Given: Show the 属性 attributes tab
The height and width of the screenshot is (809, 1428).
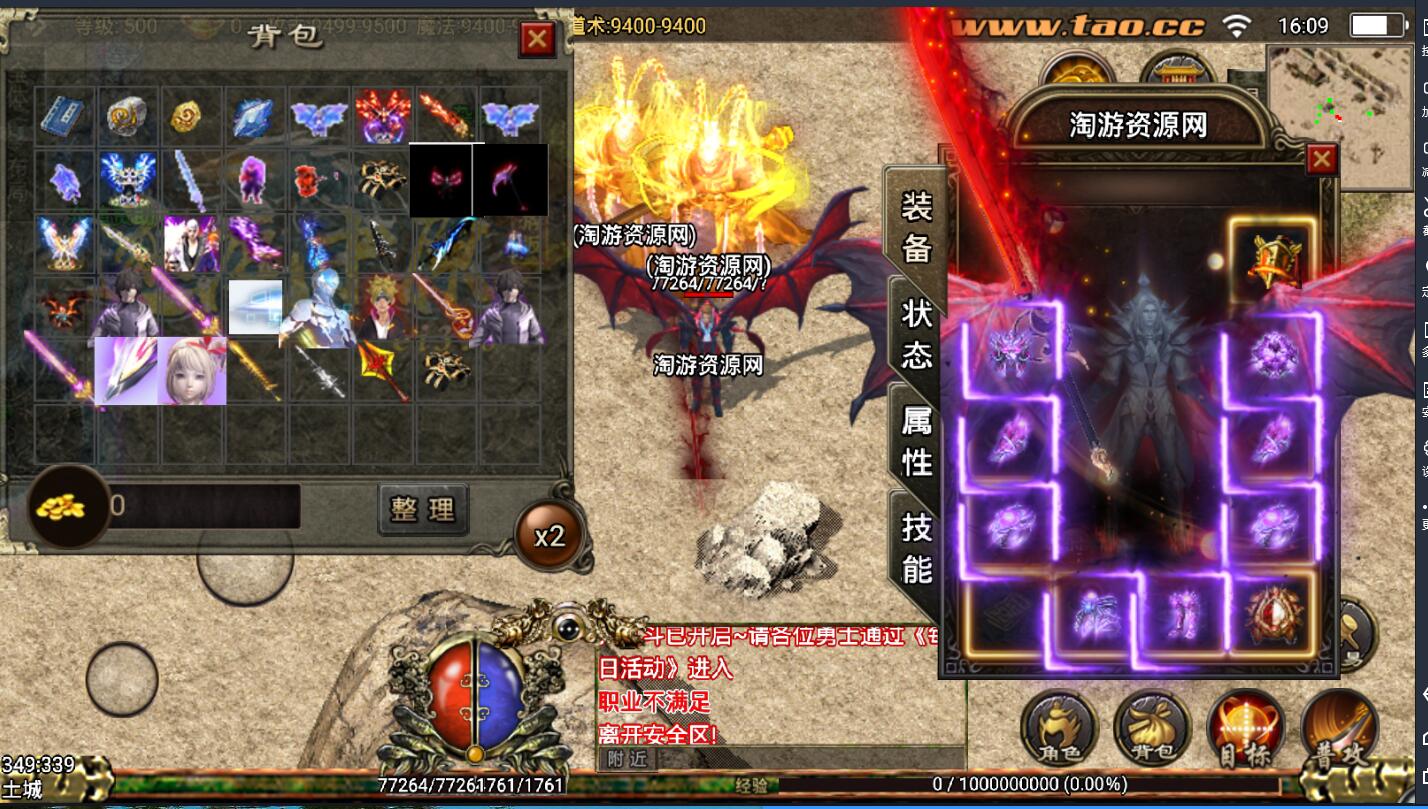Looking at the screenshot, I should point(916,441).
